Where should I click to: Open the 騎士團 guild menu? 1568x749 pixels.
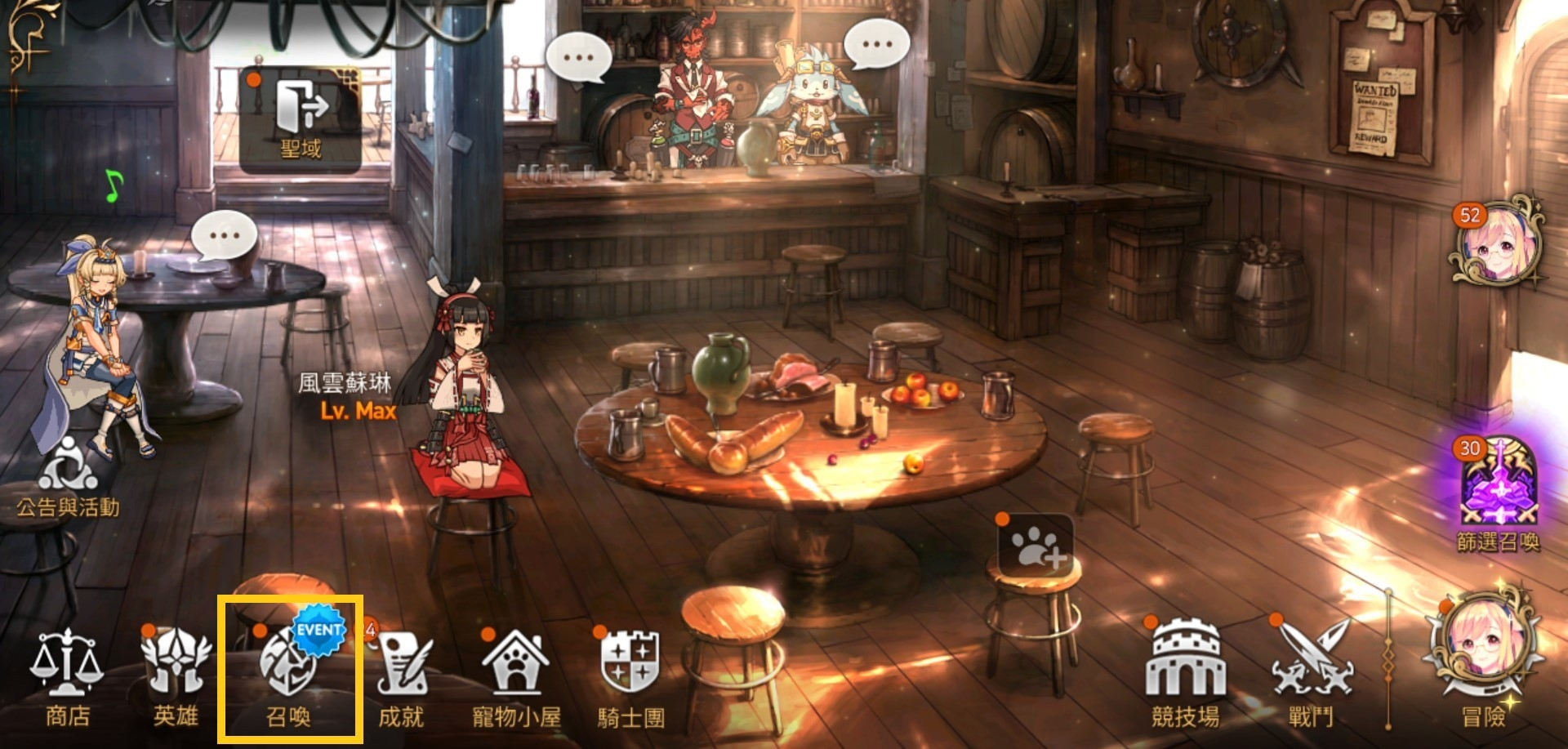point(630,678)
